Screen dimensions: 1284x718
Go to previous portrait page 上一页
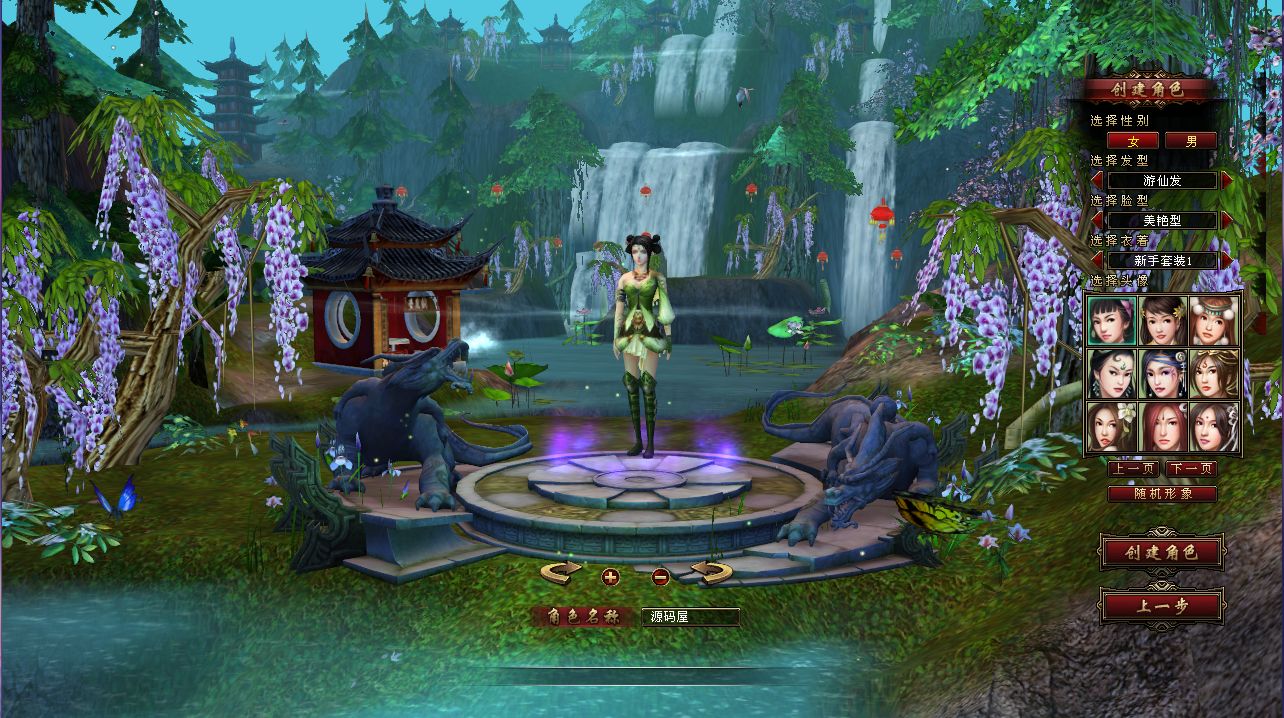click(1134, 468)
